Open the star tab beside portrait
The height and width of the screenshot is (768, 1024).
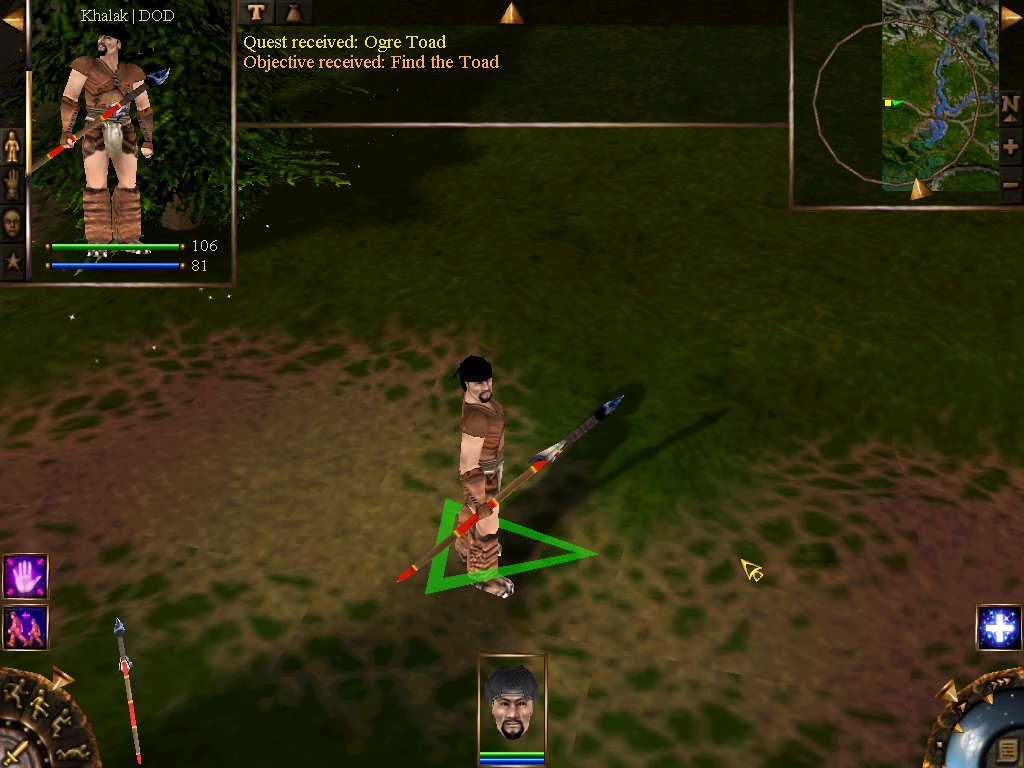[x=12, y=262]
